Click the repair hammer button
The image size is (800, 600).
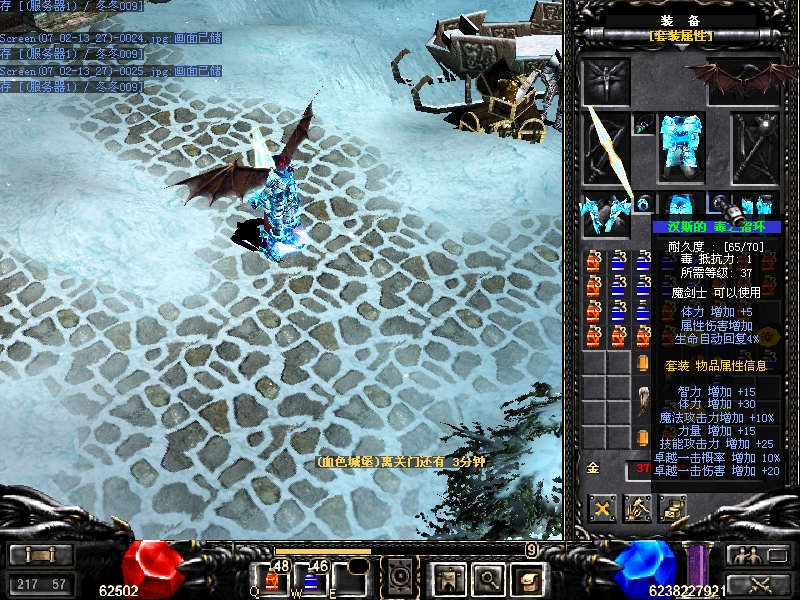tap(637, 508)
